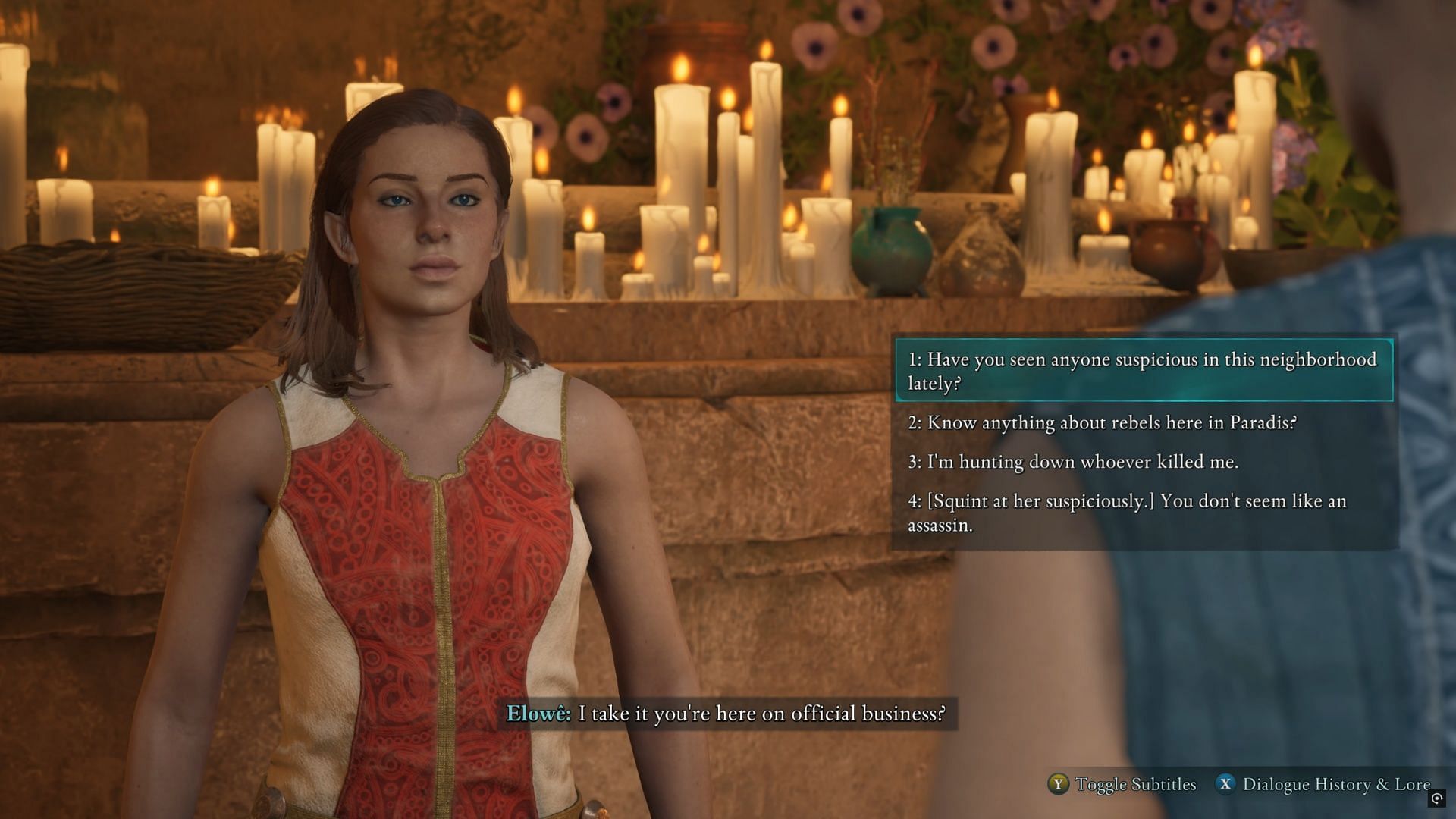
Task: Open Dialogue History & Lore
Action: click(x=1323, y=784)
